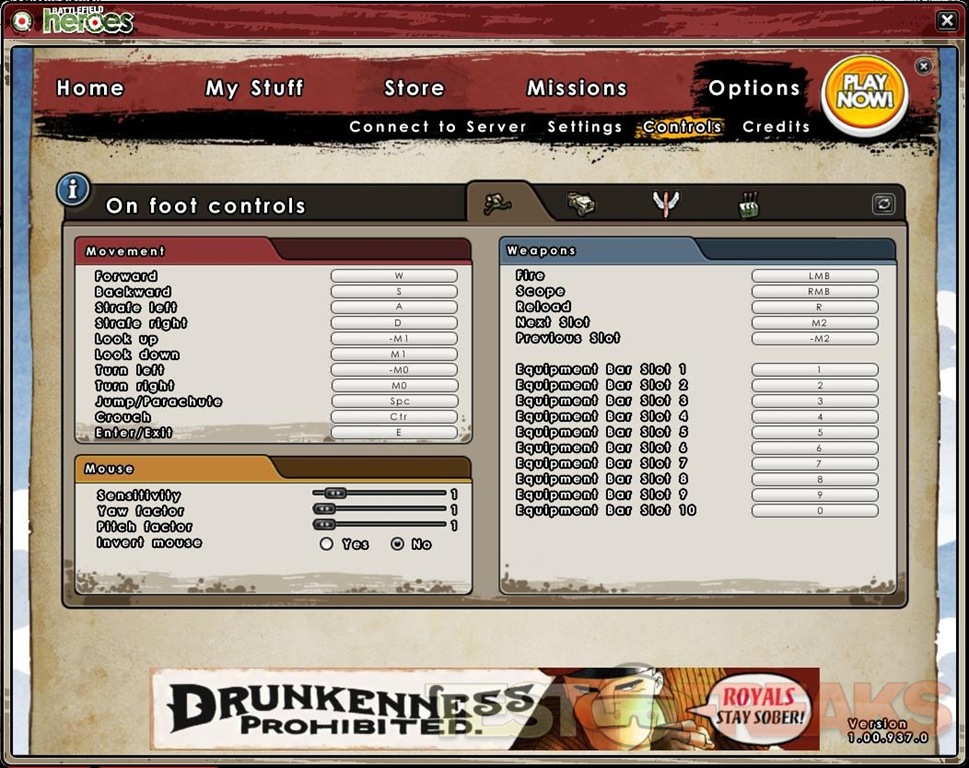
Task: Open the My Stuff menu
Action: click(x=254, y=88)
